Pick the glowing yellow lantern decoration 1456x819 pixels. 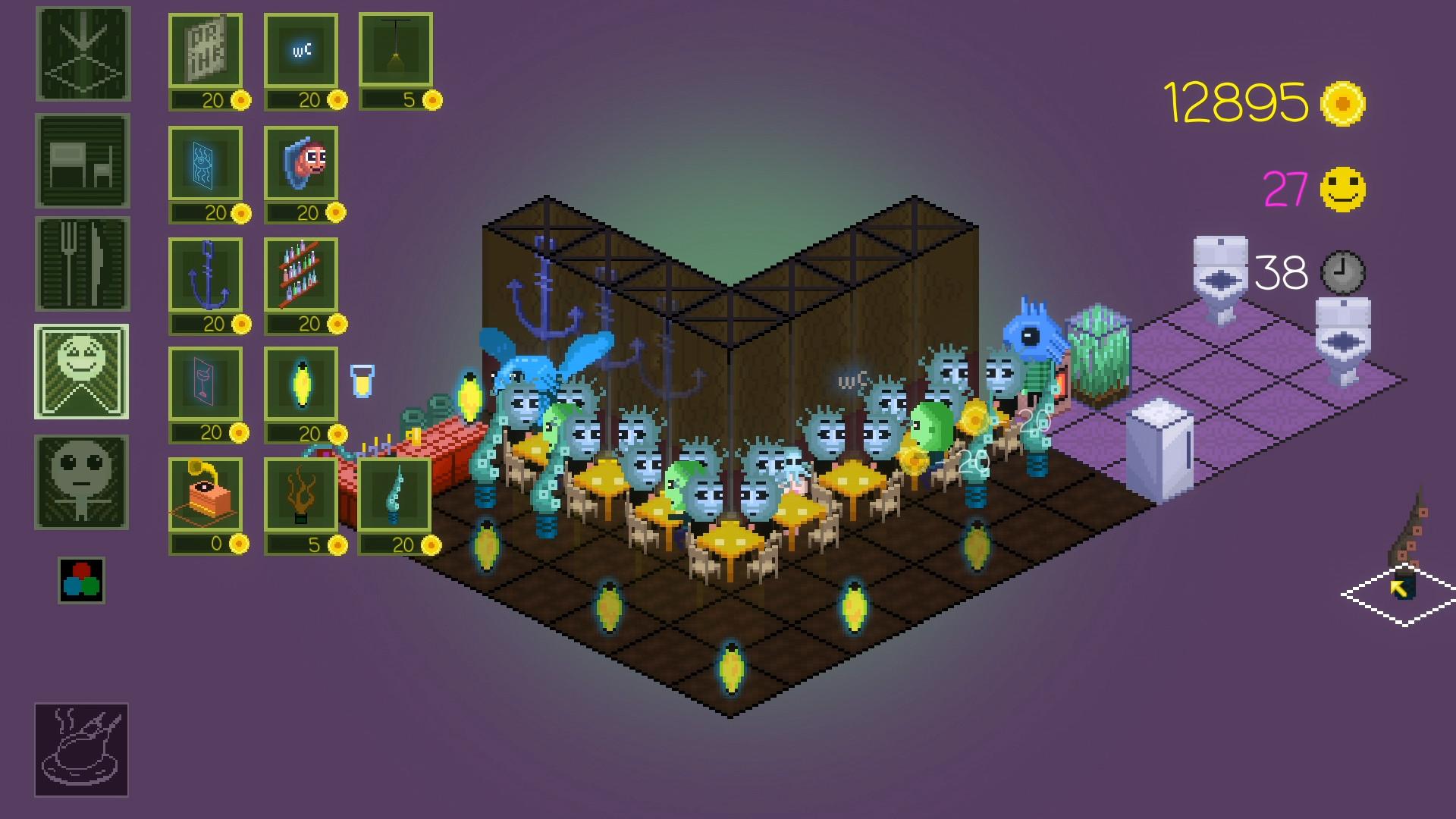pyautogui.click(x=303, y=387)
